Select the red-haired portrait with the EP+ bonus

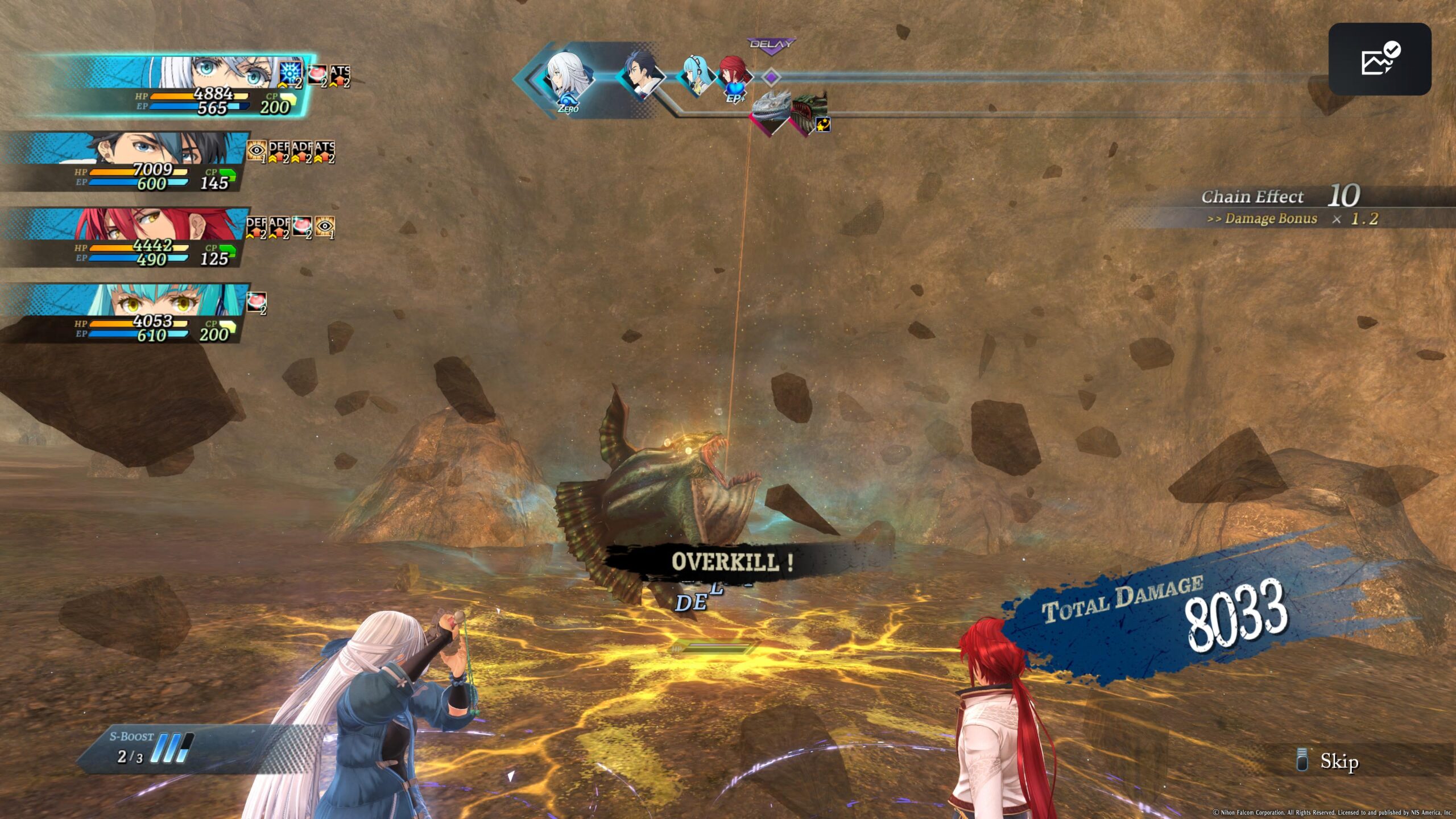734,77
